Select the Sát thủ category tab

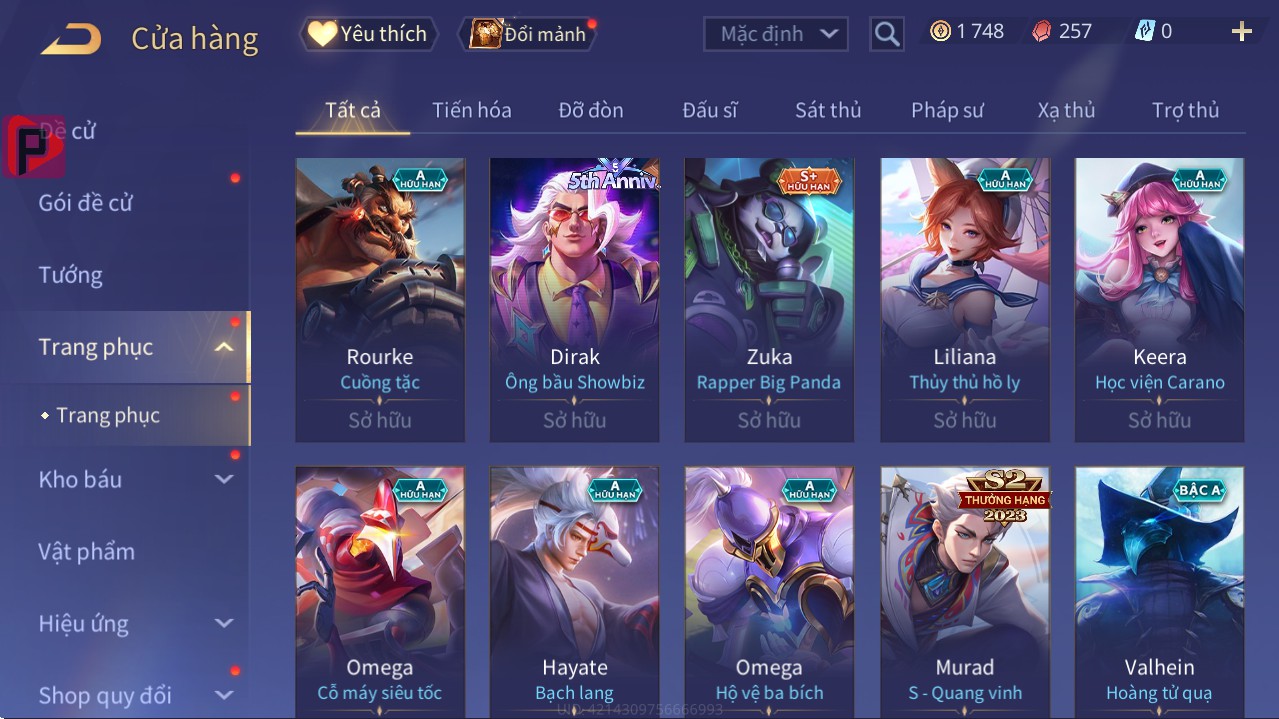pyautogui.click(x=828, y=110)
